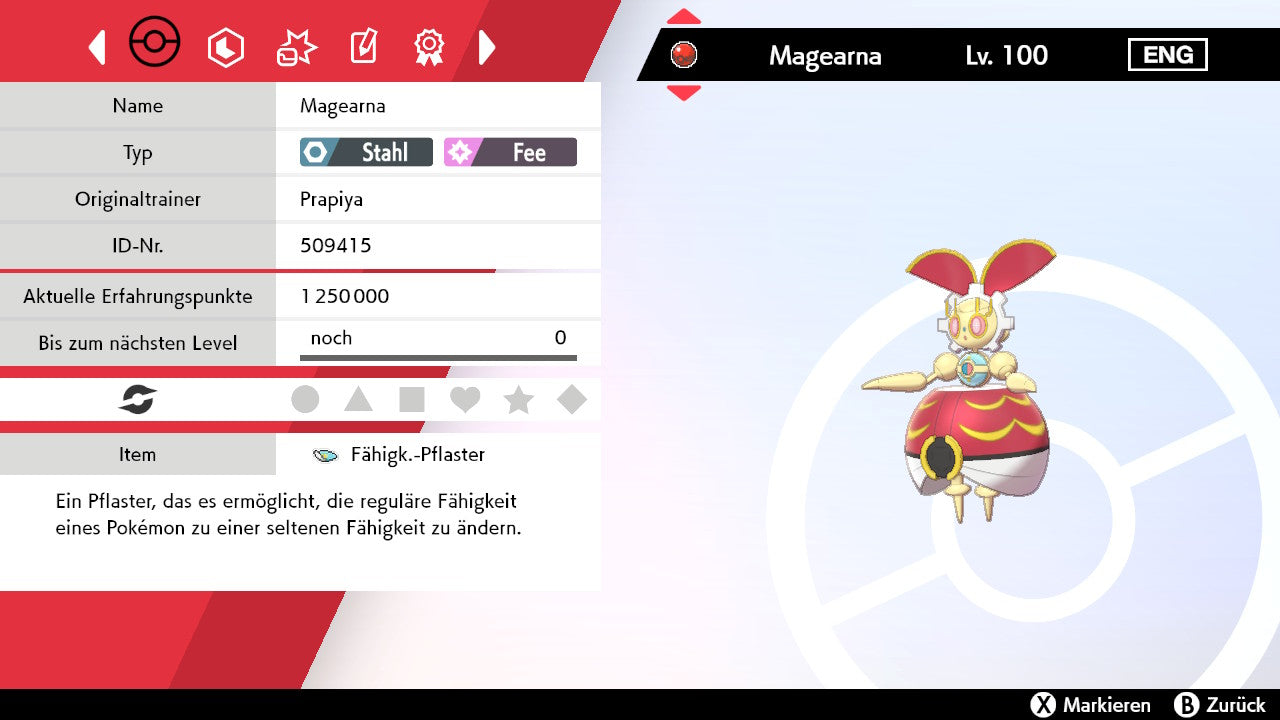1280x720 pixels.
Task: Open the moves tab with burst icon
Action: tap(296, 47)
